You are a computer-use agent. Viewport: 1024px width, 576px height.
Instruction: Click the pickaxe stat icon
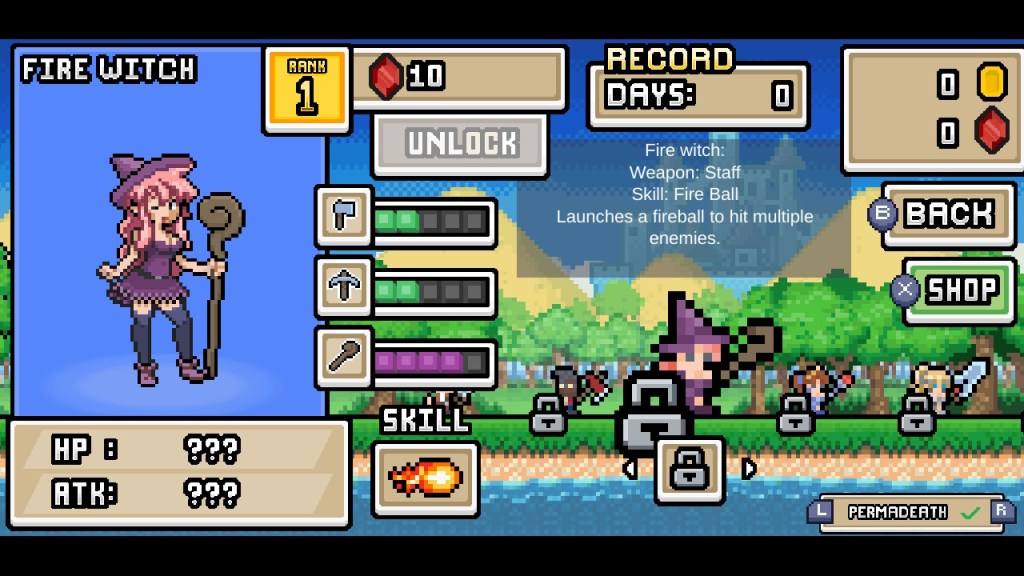tap(343, 287)
